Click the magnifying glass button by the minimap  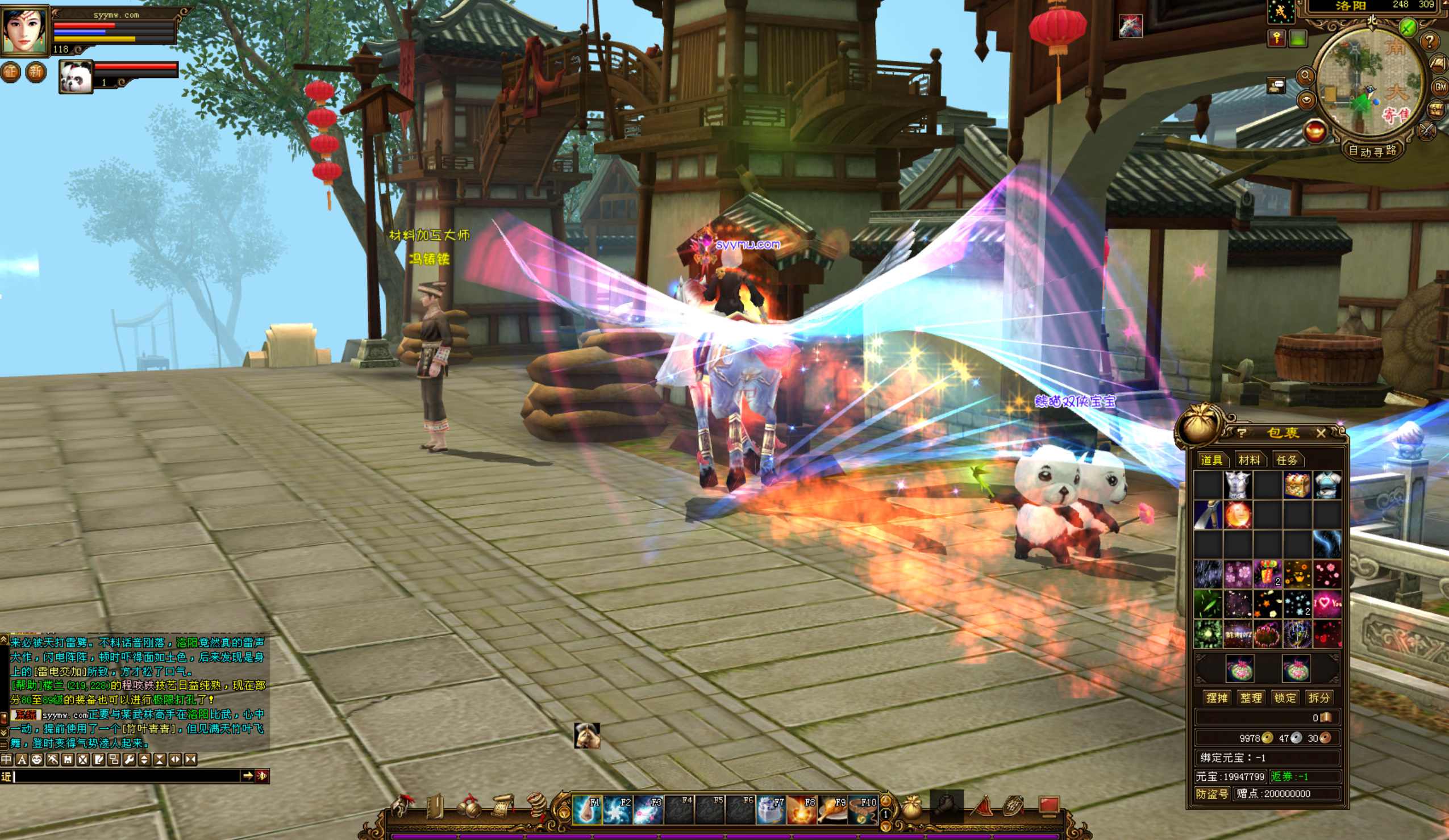click(x=1305, y=76)
